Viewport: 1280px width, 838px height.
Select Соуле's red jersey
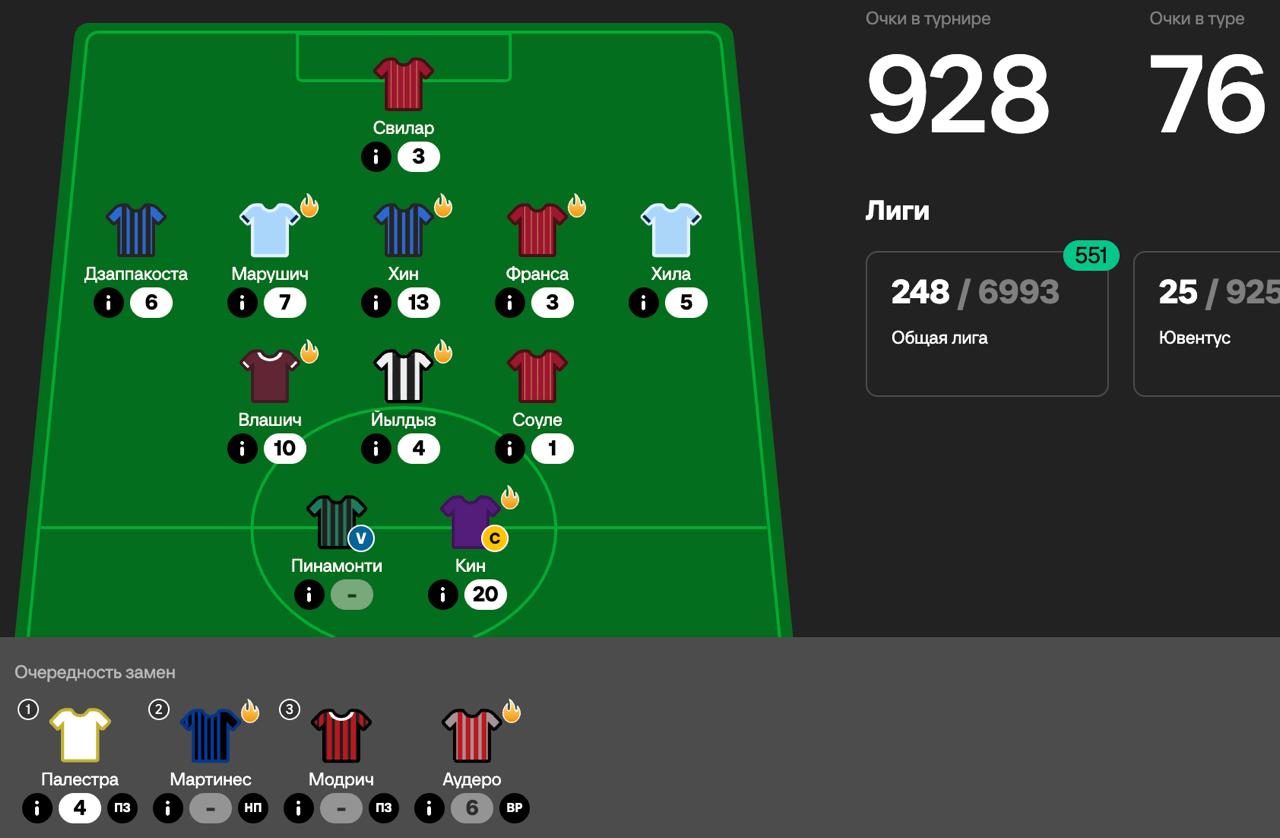[537, 375]
